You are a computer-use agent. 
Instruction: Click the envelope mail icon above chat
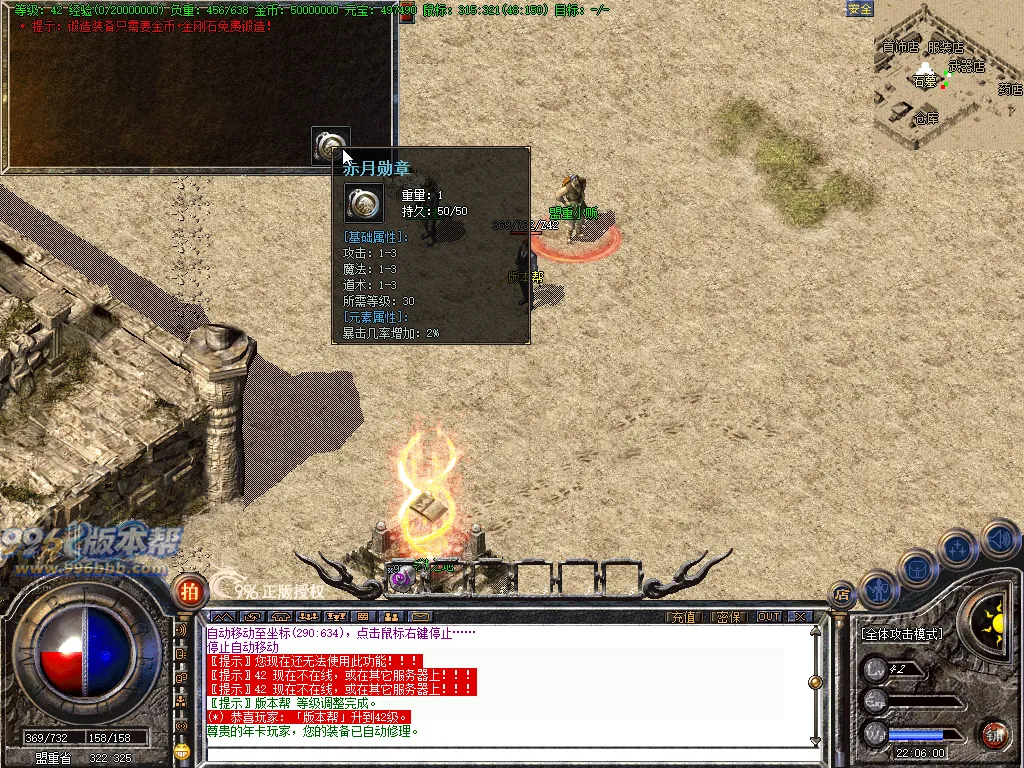point(420,617)
